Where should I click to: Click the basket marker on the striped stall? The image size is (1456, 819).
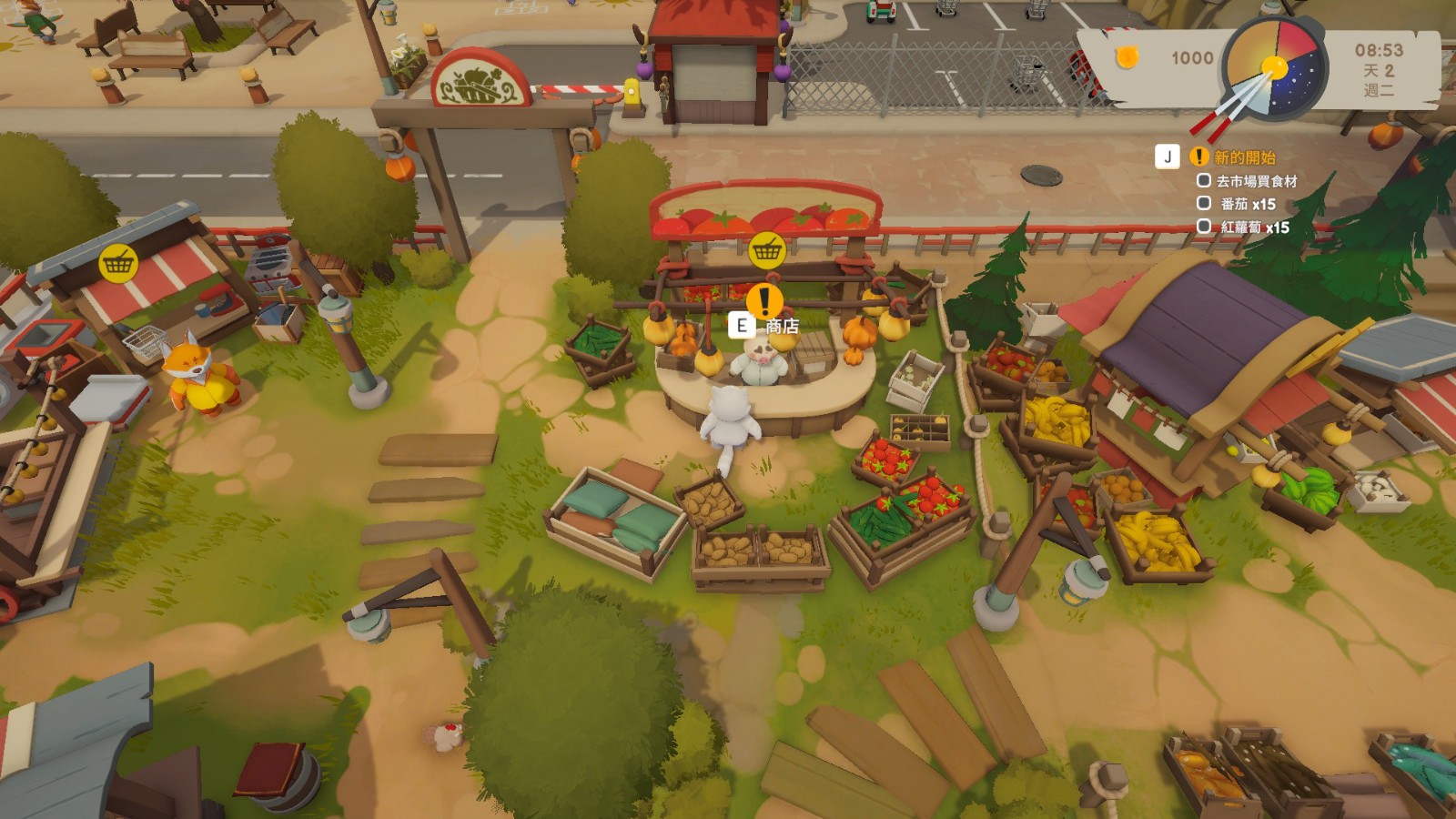click(118, 264)
